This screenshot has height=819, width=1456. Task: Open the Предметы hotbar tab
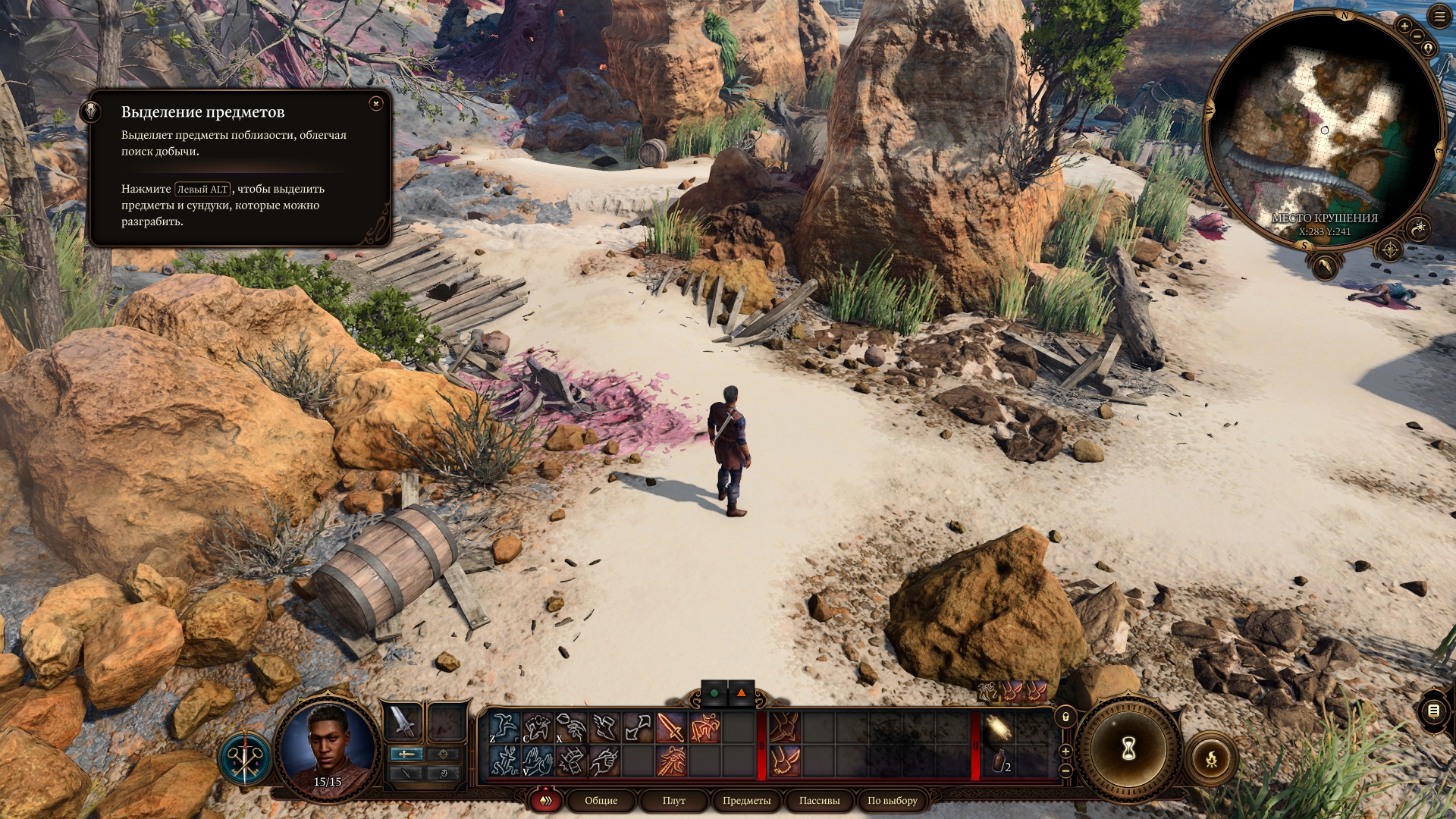[x=746, y=800]
